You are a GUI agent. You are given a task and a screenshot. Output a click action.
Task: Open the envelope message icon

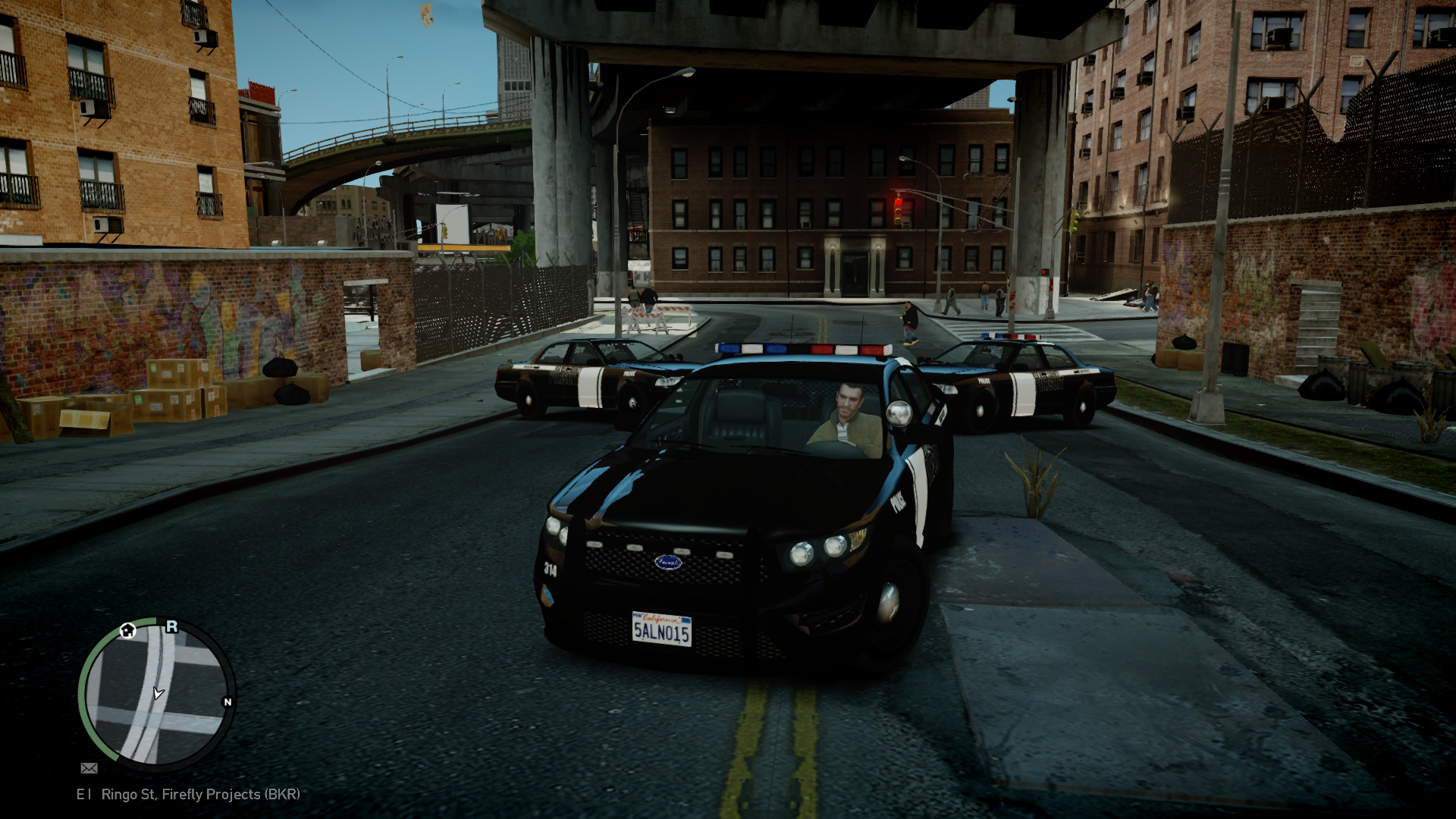click(x=89, y=768)
